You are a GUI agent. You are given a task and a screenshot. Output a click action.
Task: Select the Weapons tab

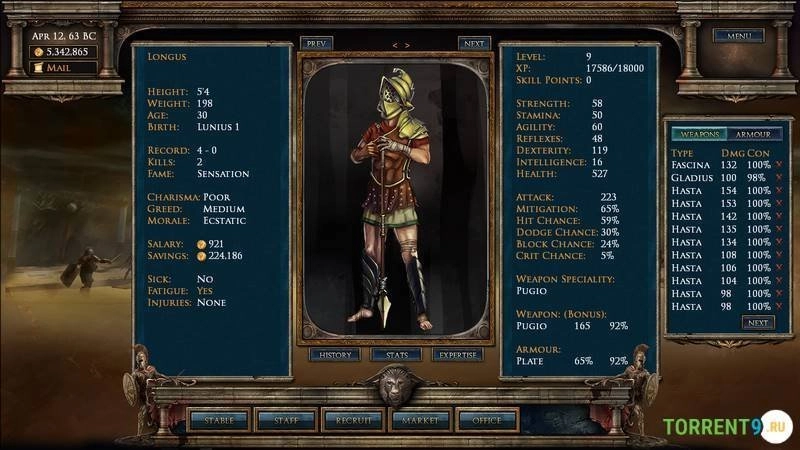click(x=696, y=134)
